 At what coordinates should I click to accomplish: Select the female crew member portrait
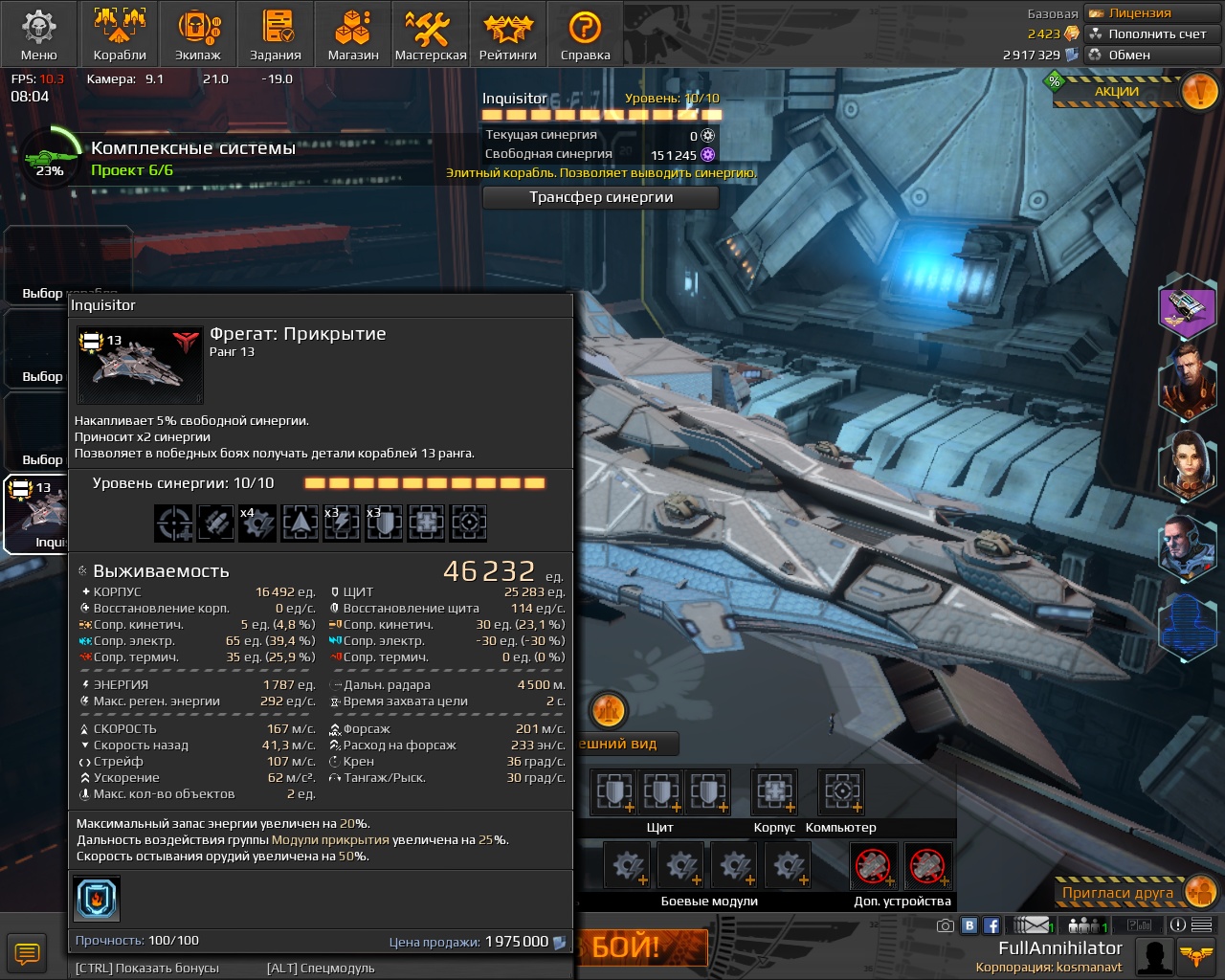pyautogui.click(x=1187, y=466)
